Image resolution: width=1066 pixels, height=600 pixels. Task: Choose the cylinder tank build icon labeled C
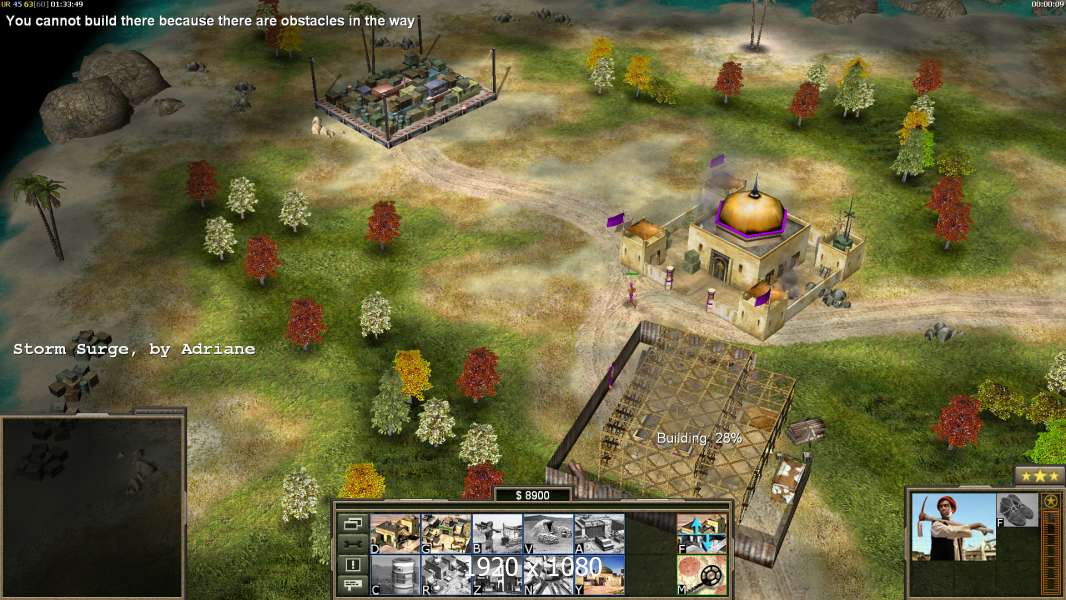pyautogui.click(x=395, y=575)
